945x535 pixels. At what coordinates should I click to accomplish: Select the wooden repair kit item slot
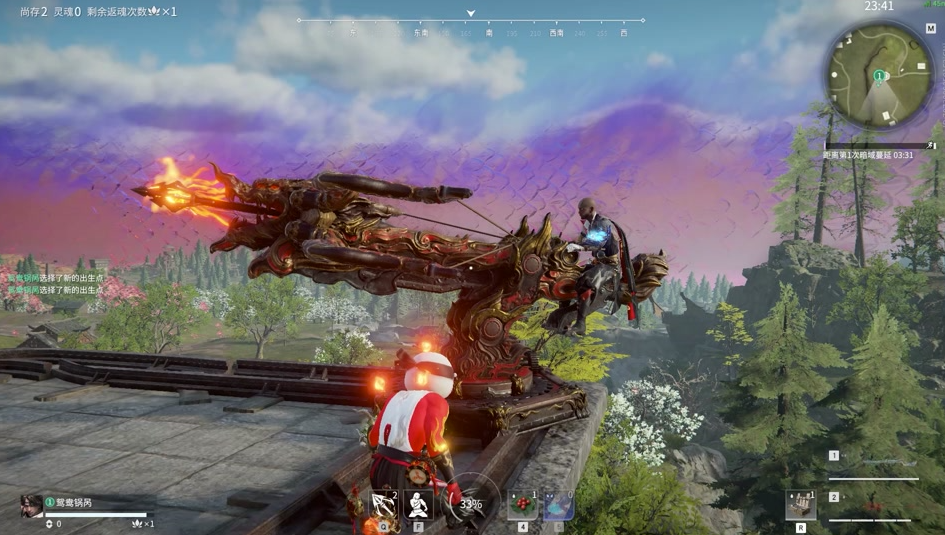[800, 505]
